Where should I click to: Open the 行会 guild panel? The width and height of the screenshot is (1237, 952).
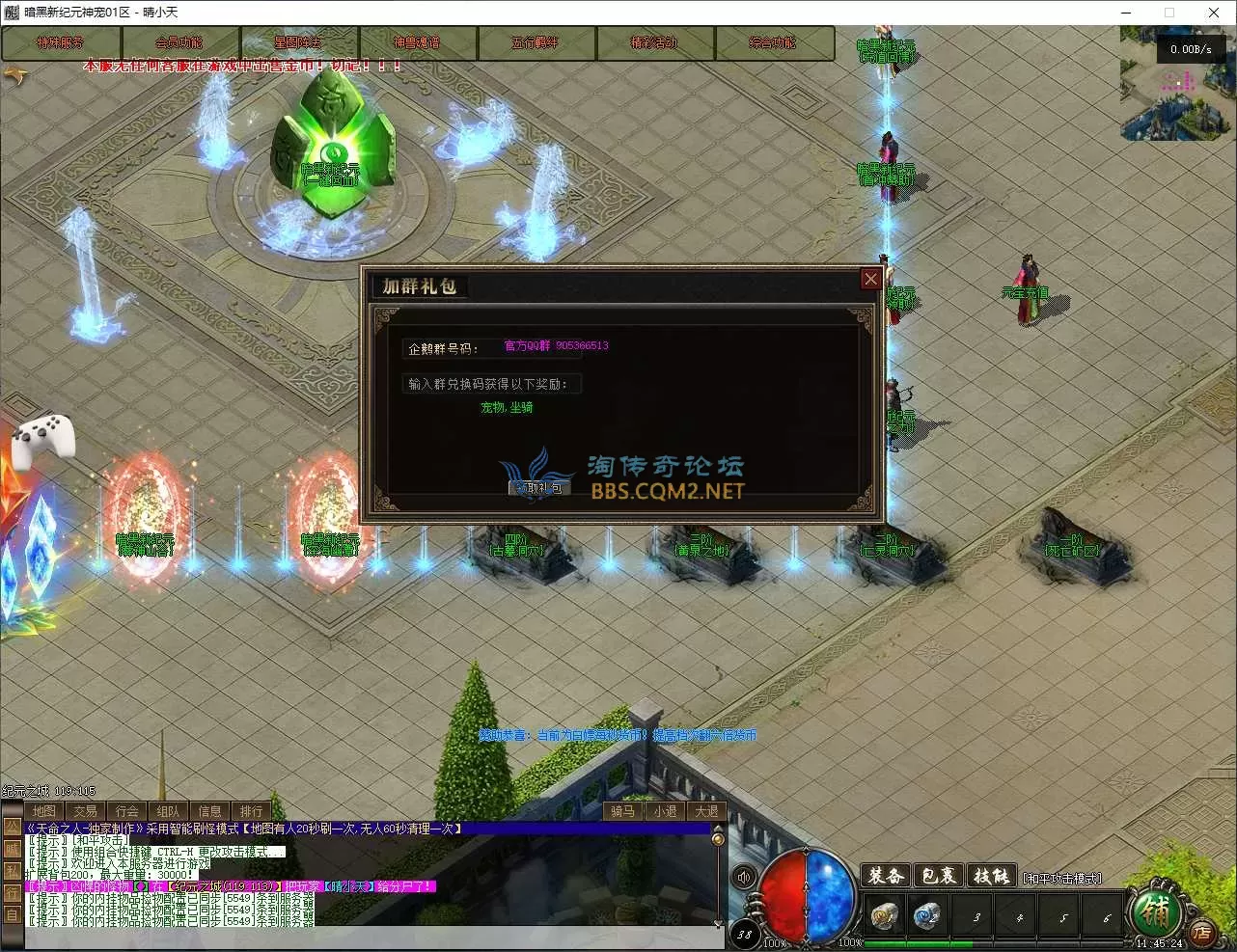pyautogui.click(x=127, y=811)
